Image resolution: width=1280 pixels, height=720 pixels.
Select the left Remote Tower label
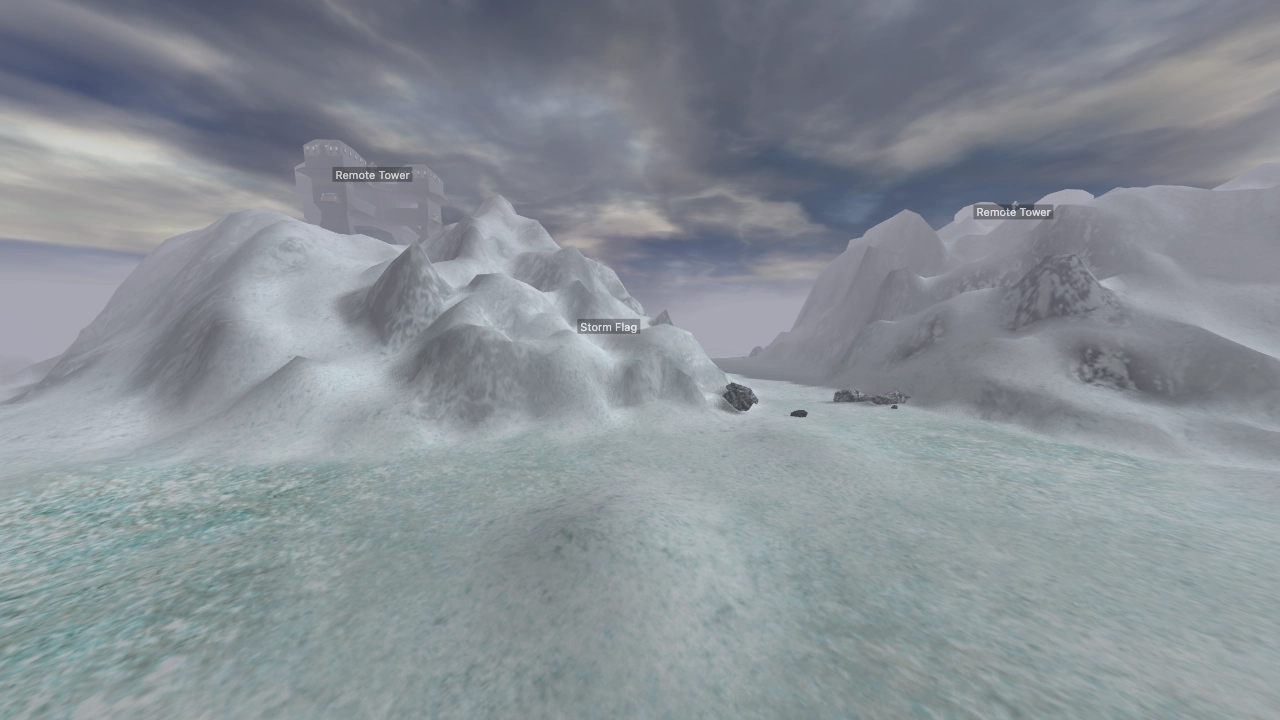point(373,175)
